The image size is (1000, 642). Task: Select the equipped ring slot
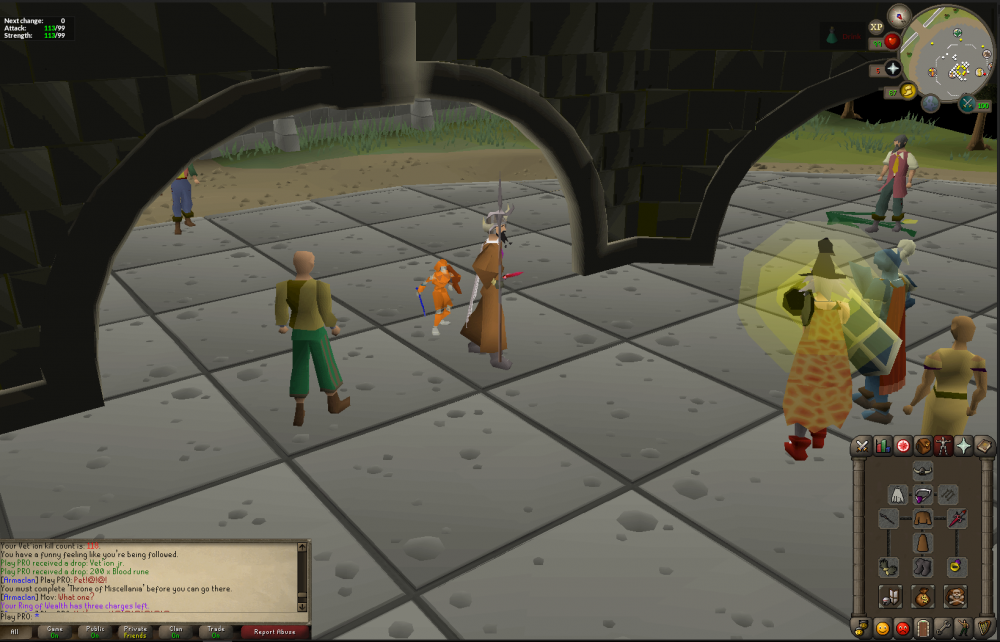(958, 567)
